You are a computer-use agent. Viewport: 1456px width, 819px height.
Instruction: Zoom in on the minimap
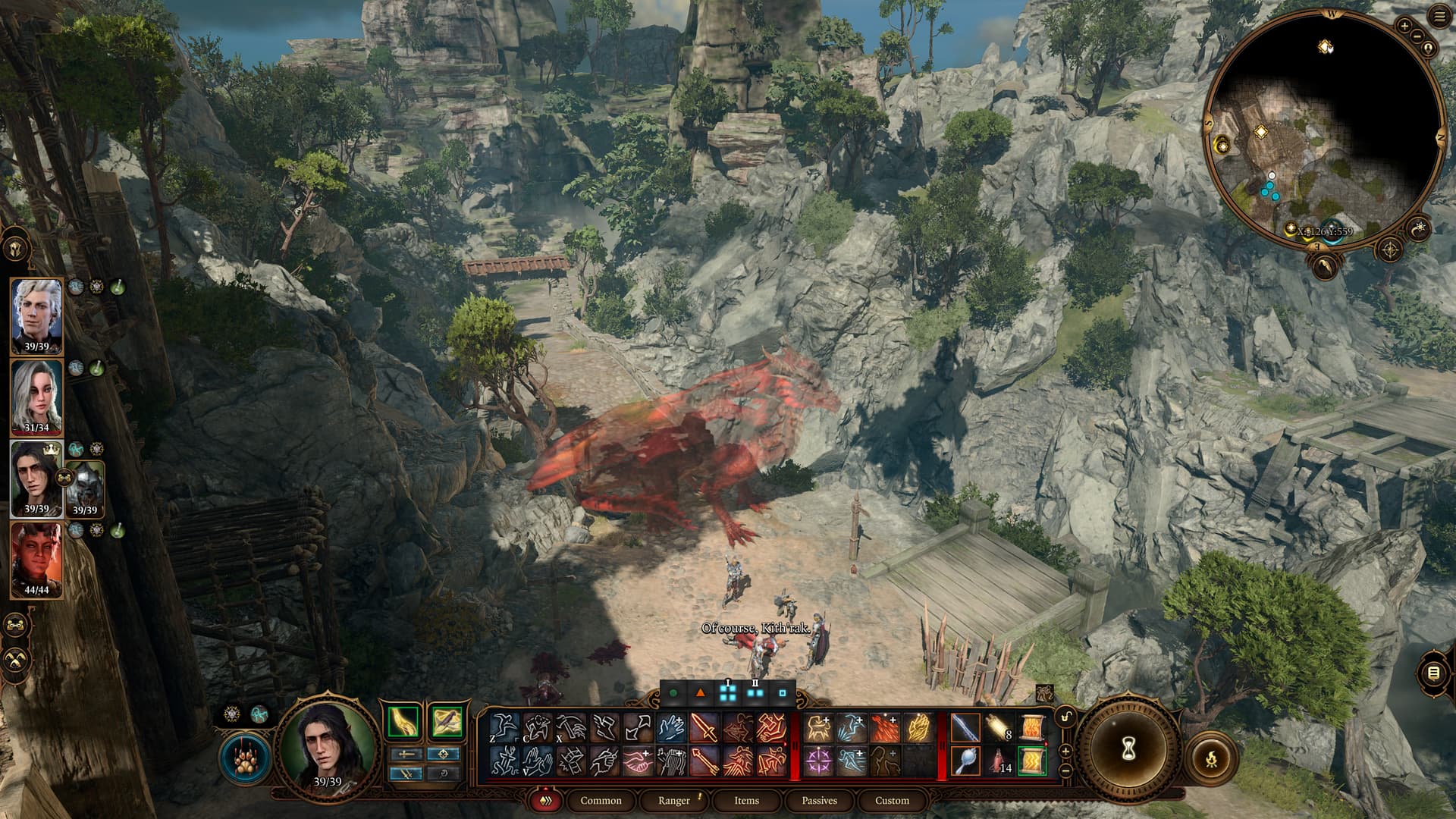tap(1404, 26)
